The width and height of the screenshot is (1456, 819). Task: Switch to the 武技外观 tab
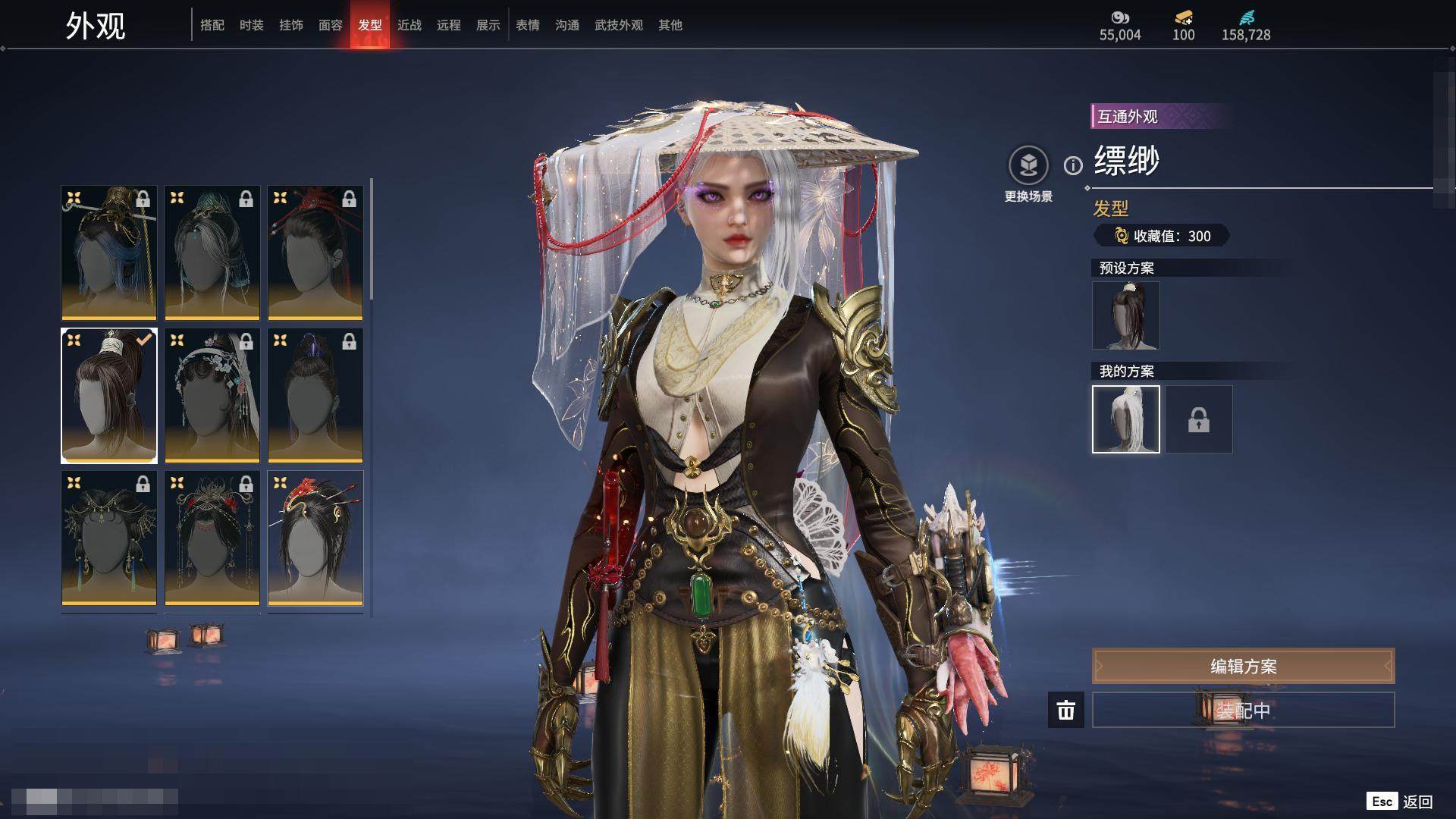pos(619,25)
